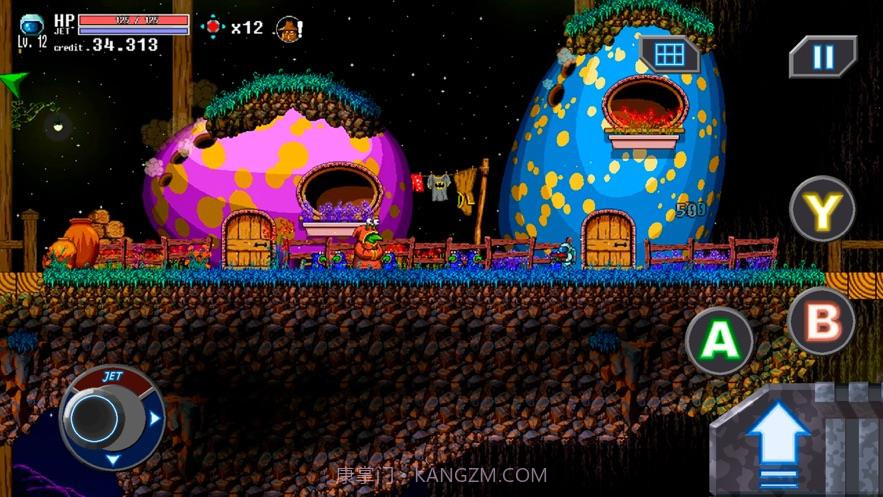The image size is (883, 497).
Task: Select the red gem ammo icon
Action: [x=213, y=27]
